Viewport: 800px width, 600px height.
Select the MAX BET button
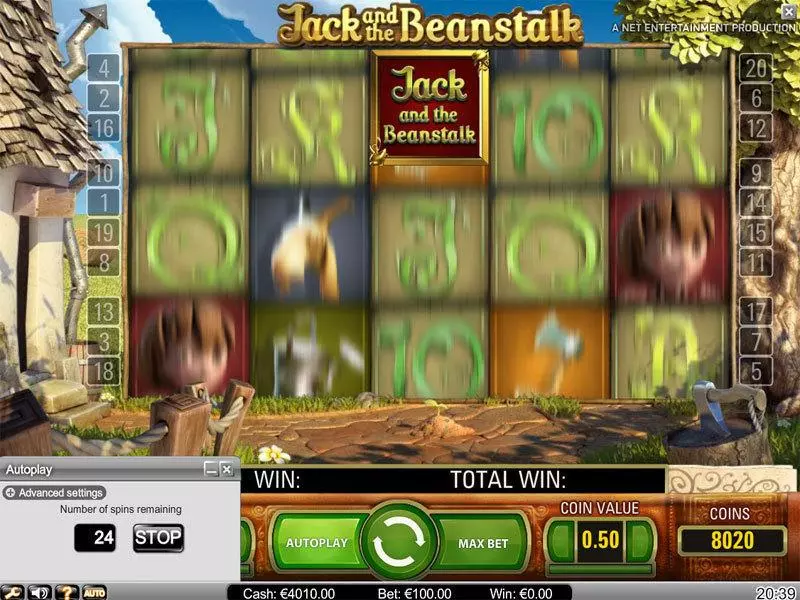coord(484,543)
